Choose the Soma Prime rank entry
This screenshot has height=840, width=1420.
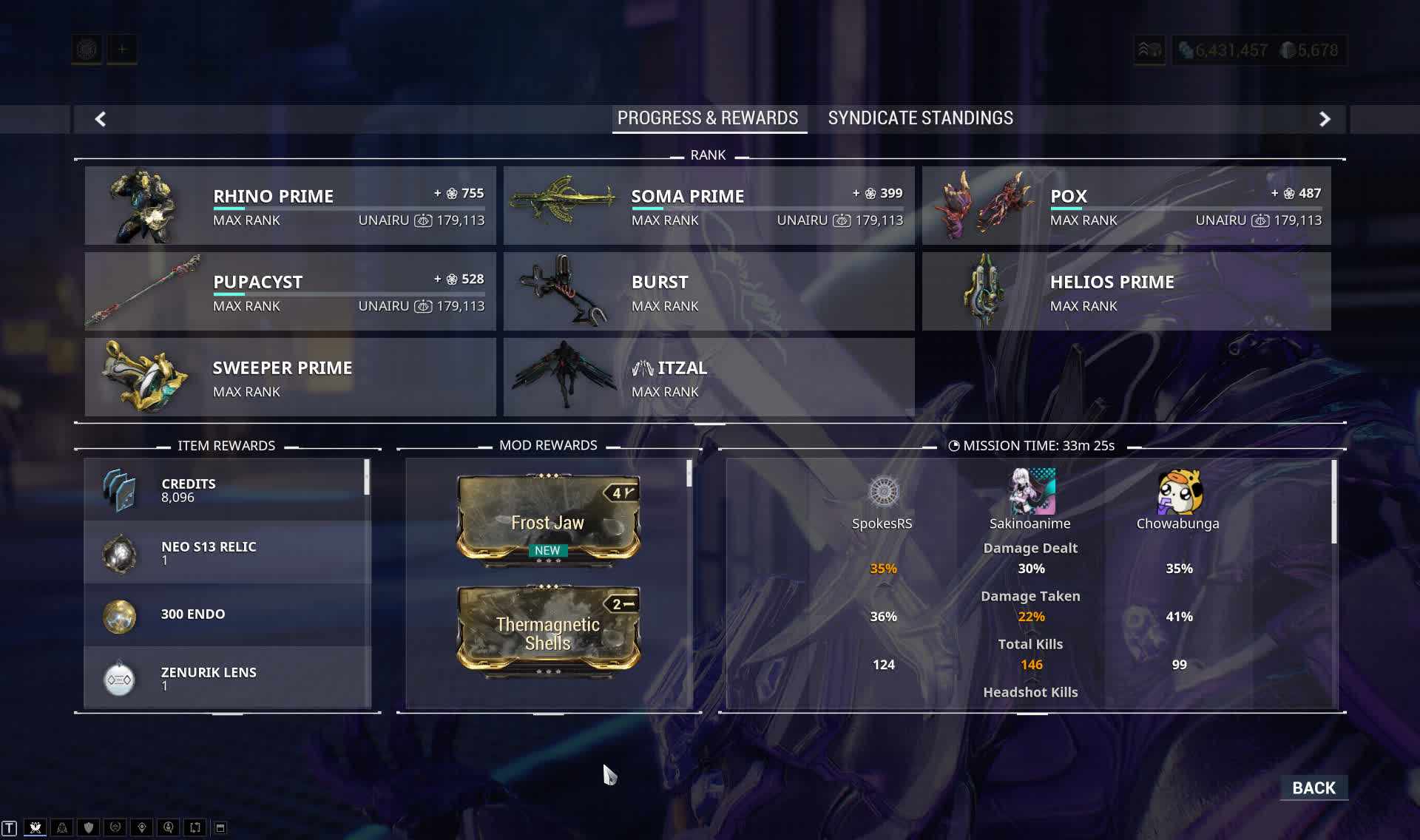click(709, 206)
